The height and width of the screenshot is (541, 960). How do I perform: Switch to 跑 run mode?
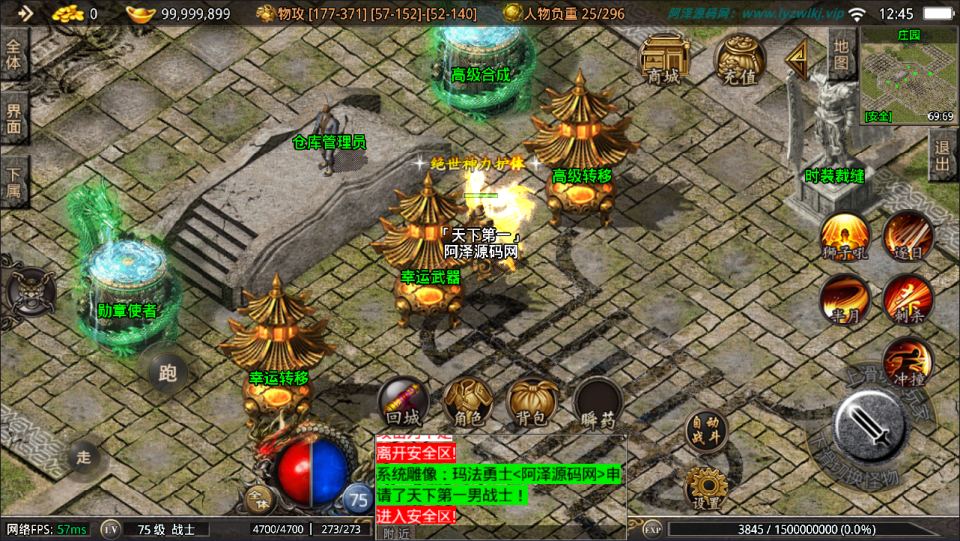[x=167, y=373]
